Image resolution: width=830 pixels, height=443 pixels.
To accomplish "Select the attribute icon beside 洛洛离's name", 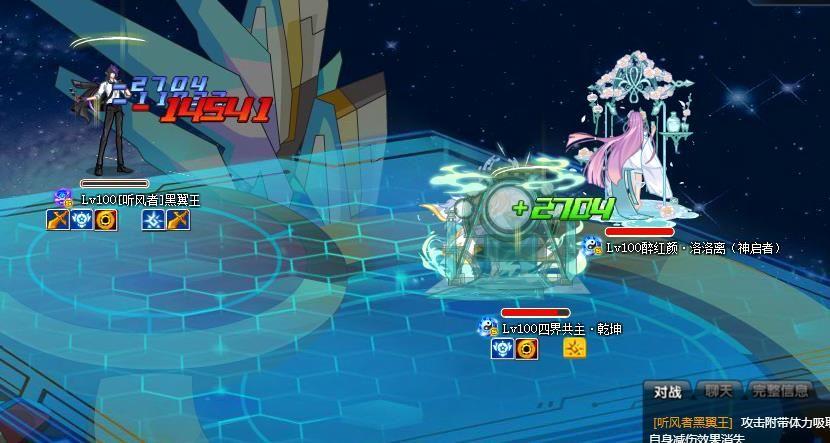I will (x=593, y=247).
